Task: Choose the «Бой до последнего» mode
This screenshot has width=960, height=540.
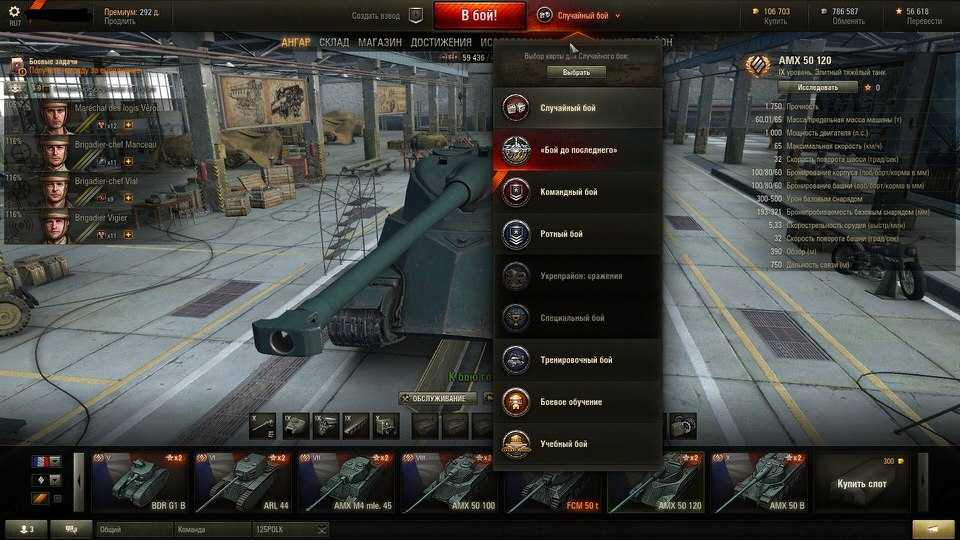Action: (x=578, y=150)
